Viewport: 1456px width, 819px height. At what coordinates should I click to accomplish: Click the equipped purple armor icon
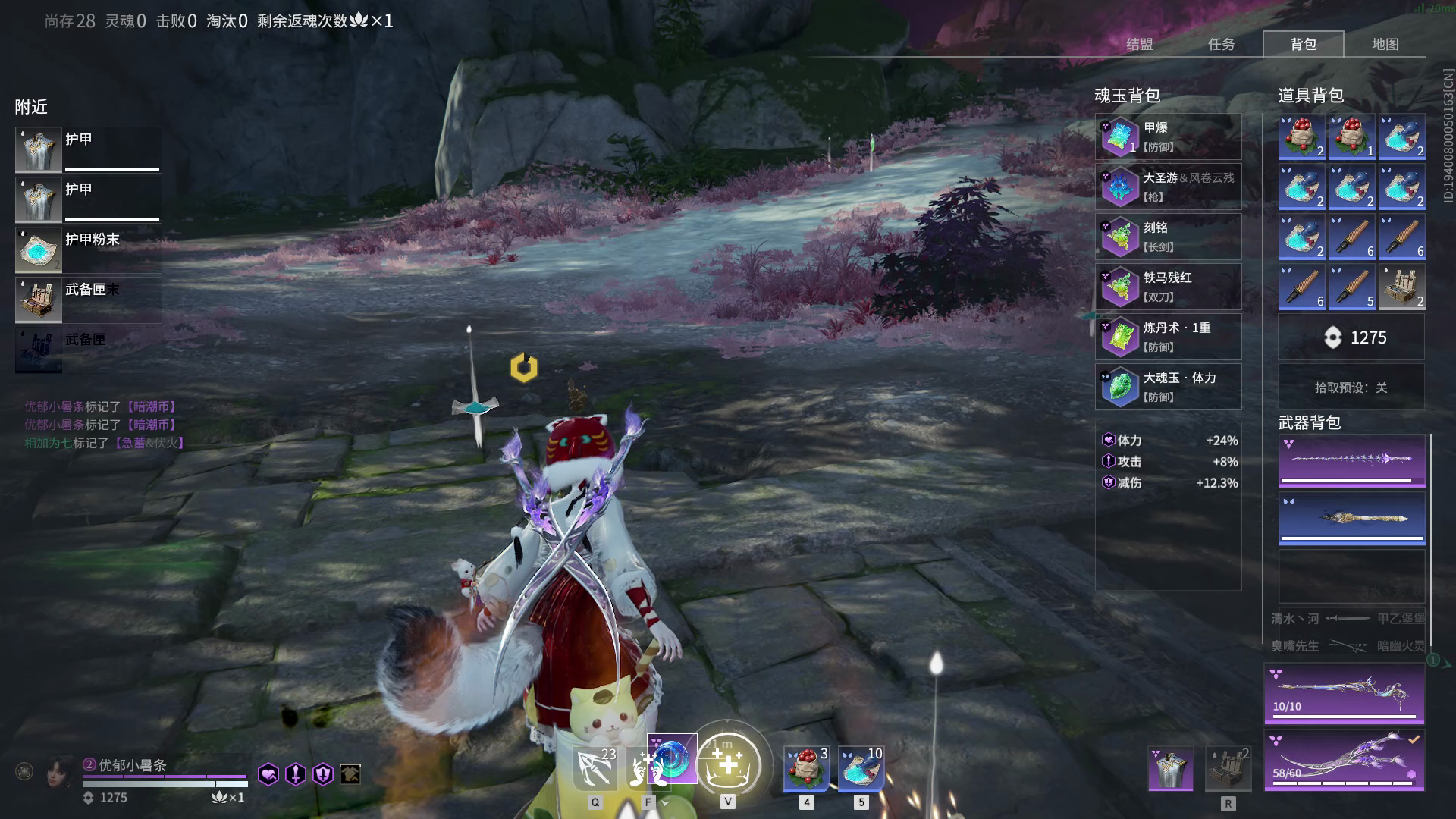[x=1170, y=768]
